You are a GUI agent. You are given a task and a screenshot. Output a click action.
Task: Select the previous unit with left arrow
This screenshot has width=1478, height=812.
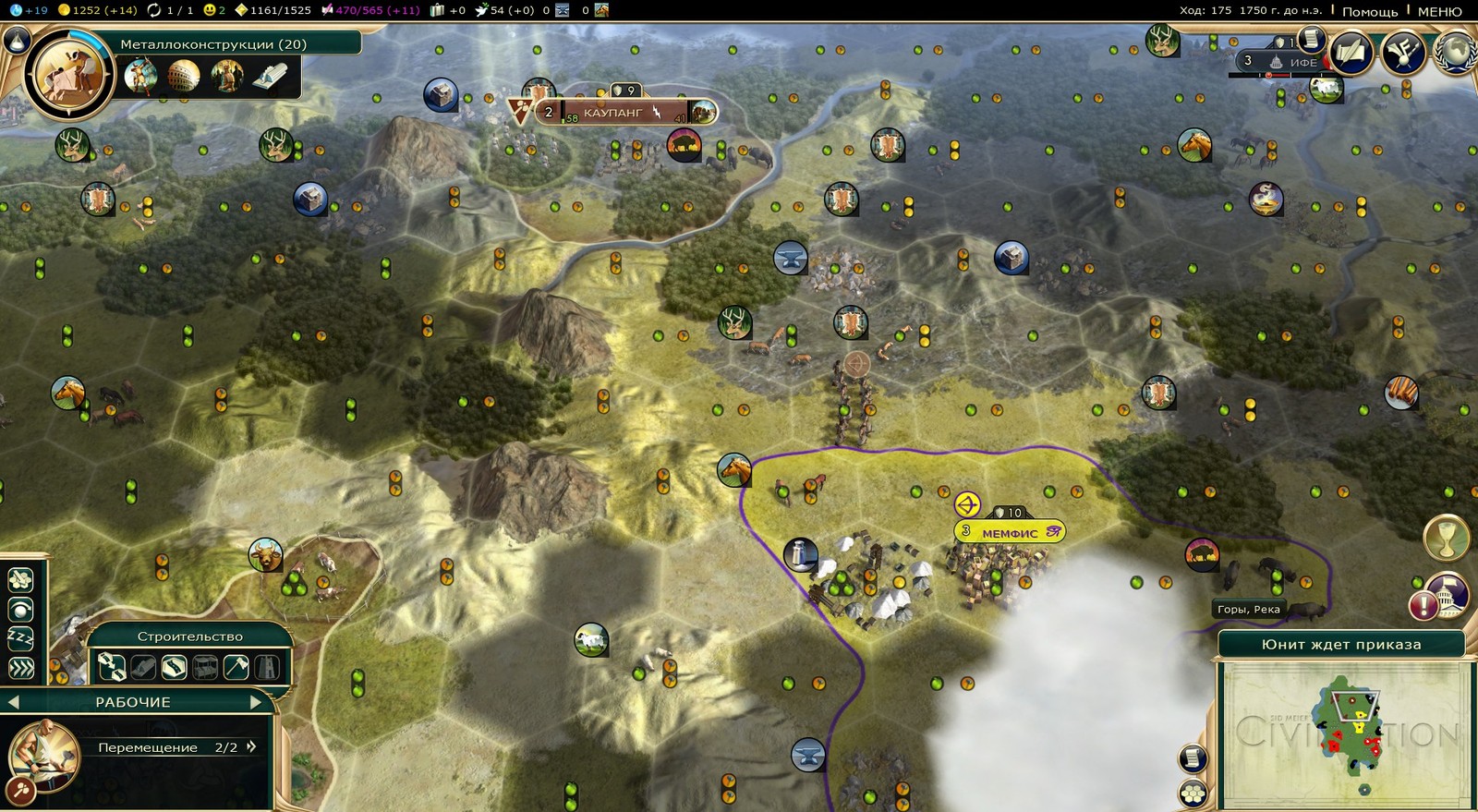pyautogui.click(x=13, y=702)
